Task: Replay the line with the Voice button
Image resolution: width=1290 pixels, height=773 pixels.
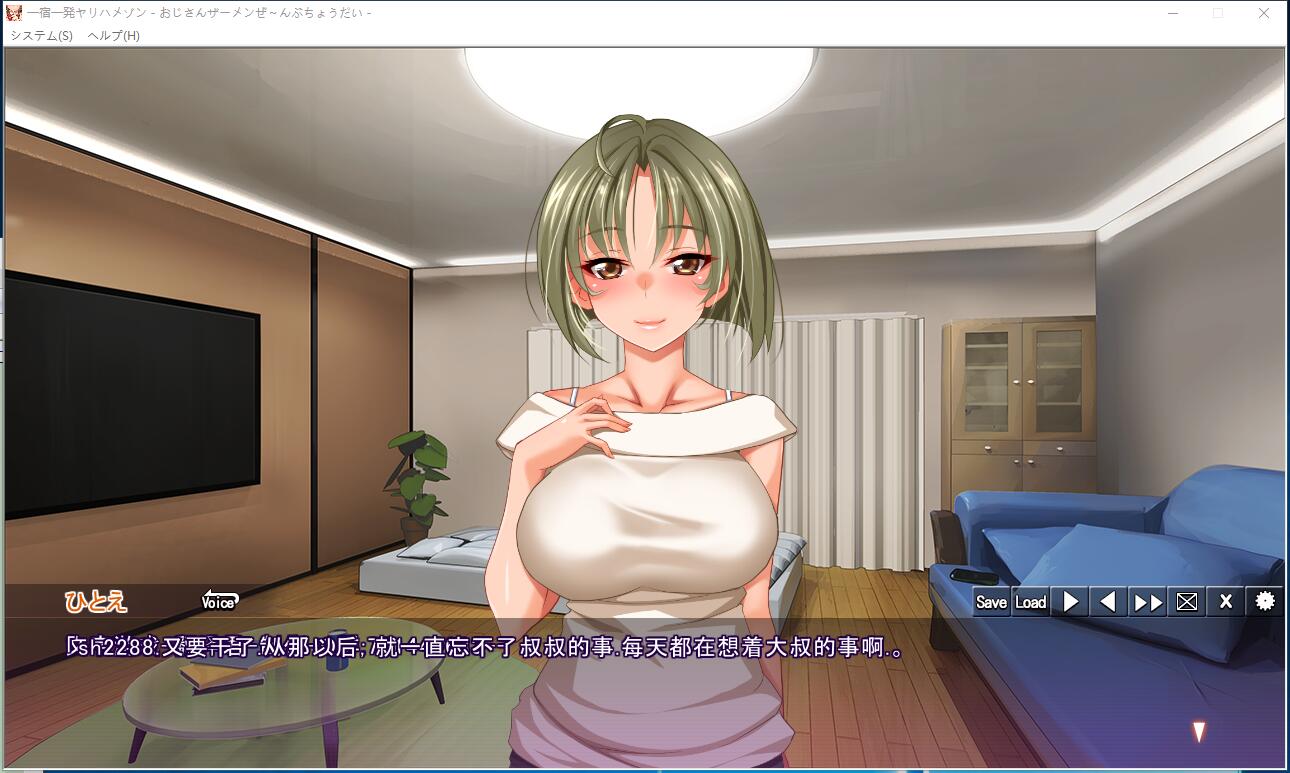Action: pyautogui.click(x=218, y=602)
